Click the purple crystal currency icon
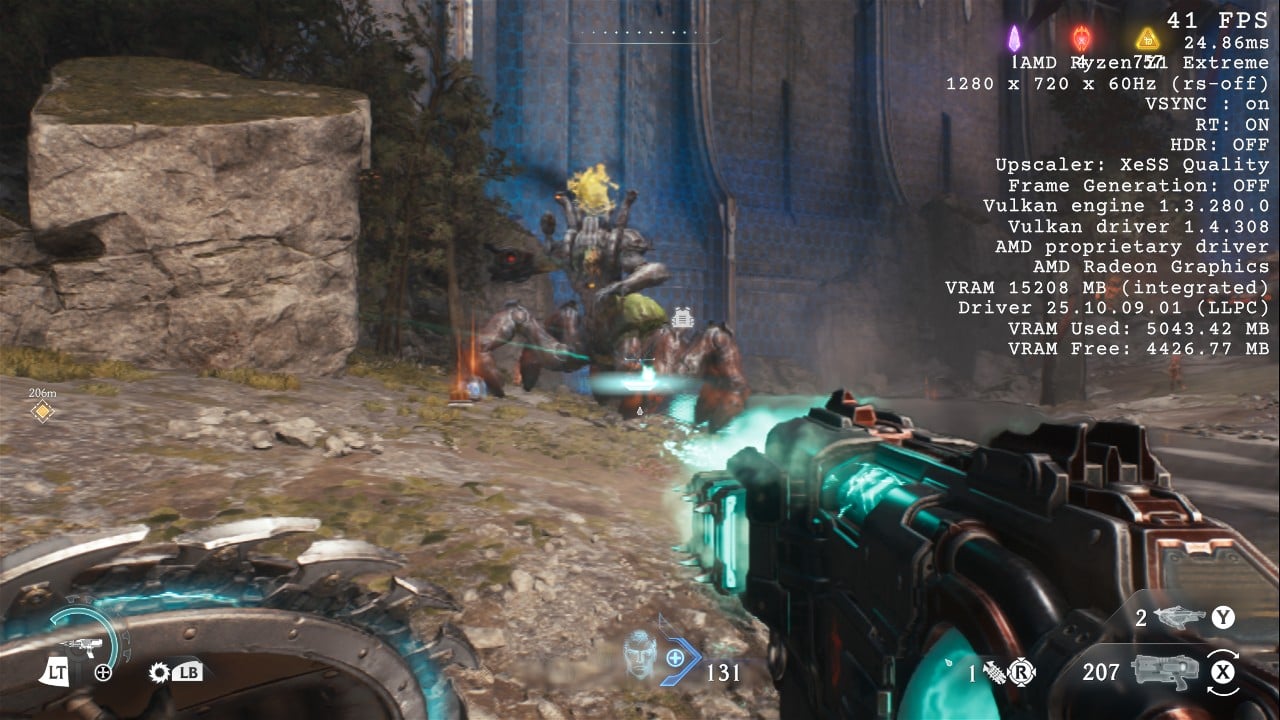 pos(1014,39)
